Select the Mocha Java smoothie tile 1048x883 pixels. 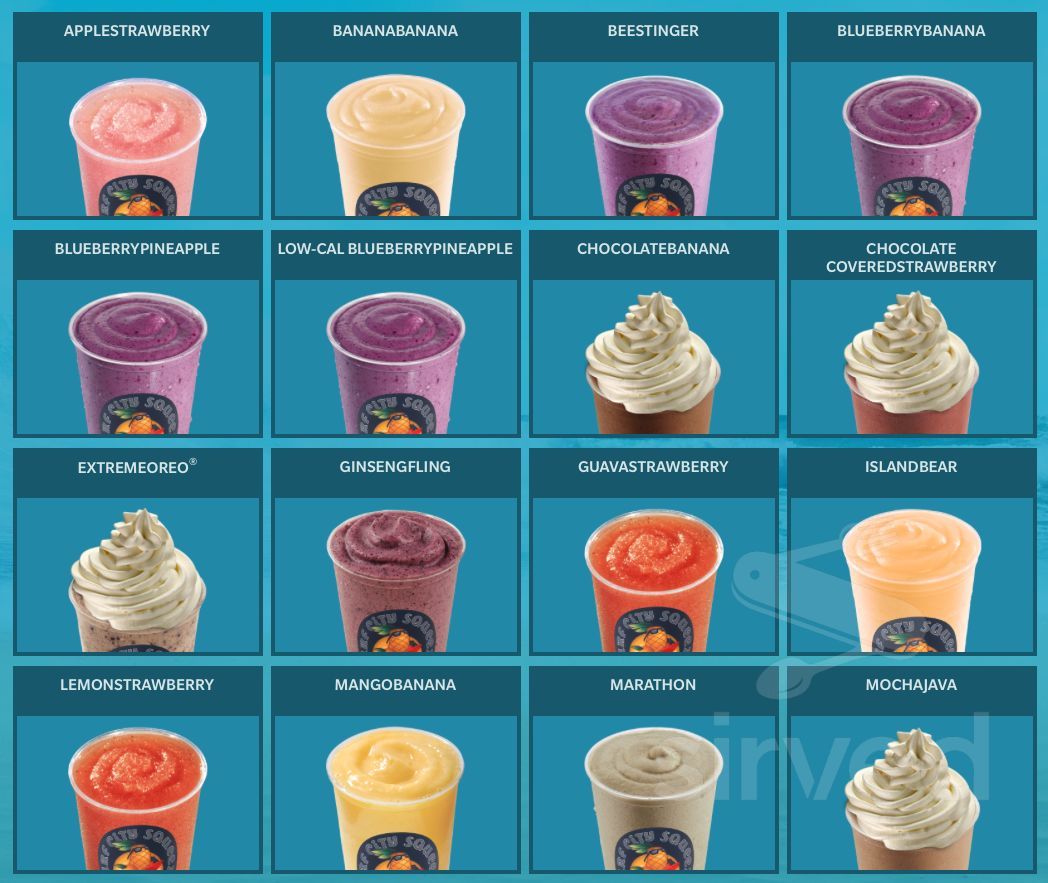pos(911,792)
